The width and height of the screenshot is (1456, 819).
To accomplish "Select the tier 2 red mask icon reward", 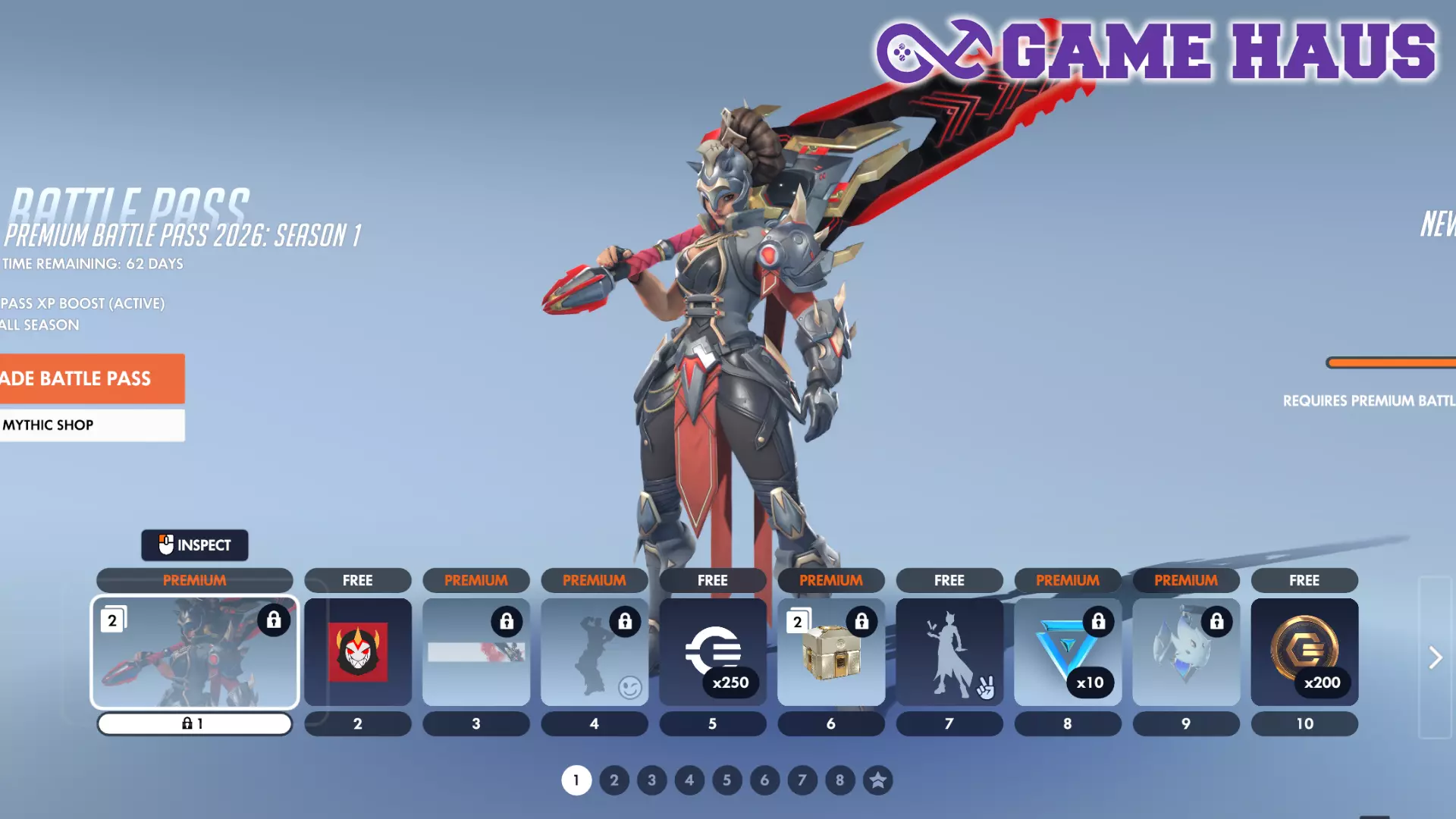I will (358, 652).
